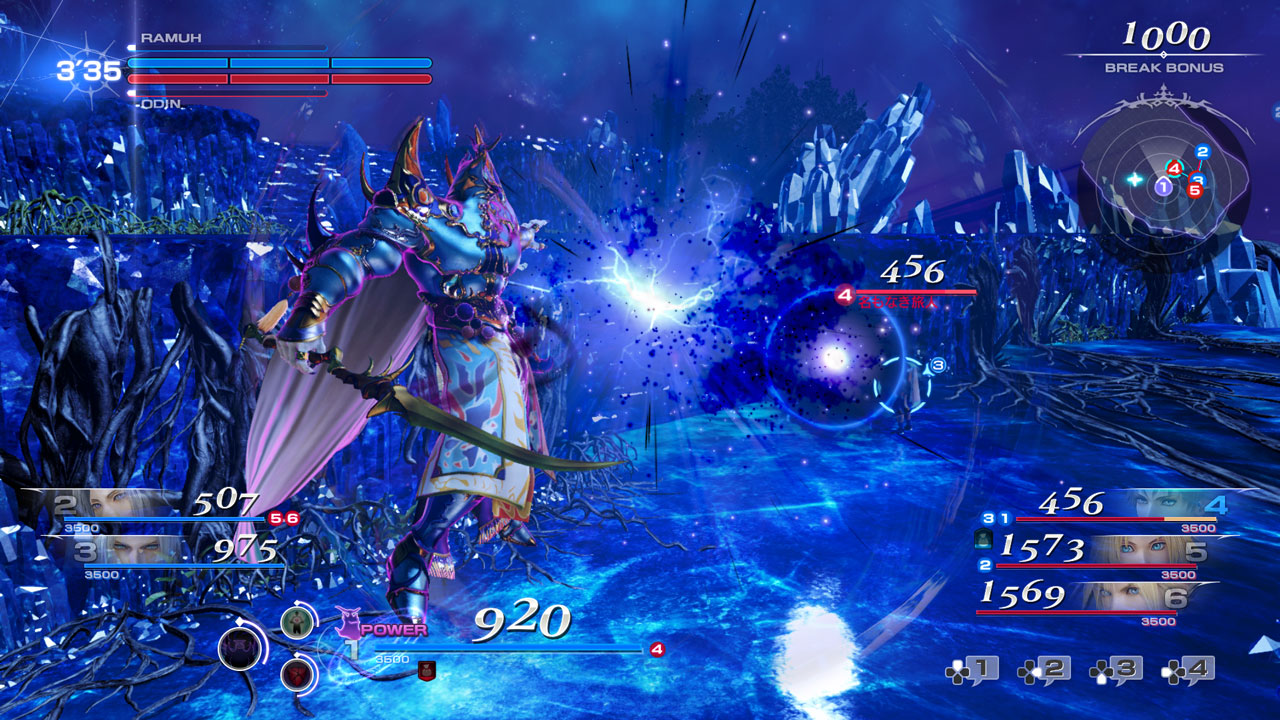Trigger the red crest EX skill icon
Screen dimensions: 1280x720
(296, 674)
